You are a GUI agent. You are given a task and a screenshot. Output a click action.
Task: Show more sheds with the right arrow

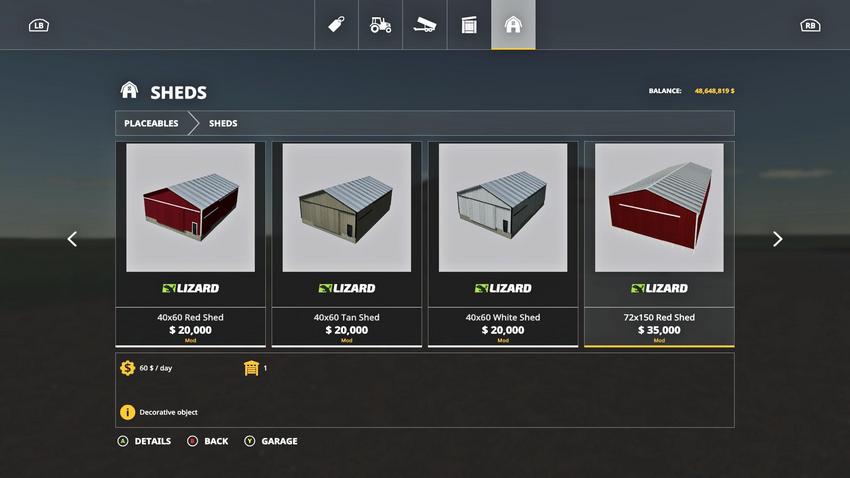click(777, 239)
